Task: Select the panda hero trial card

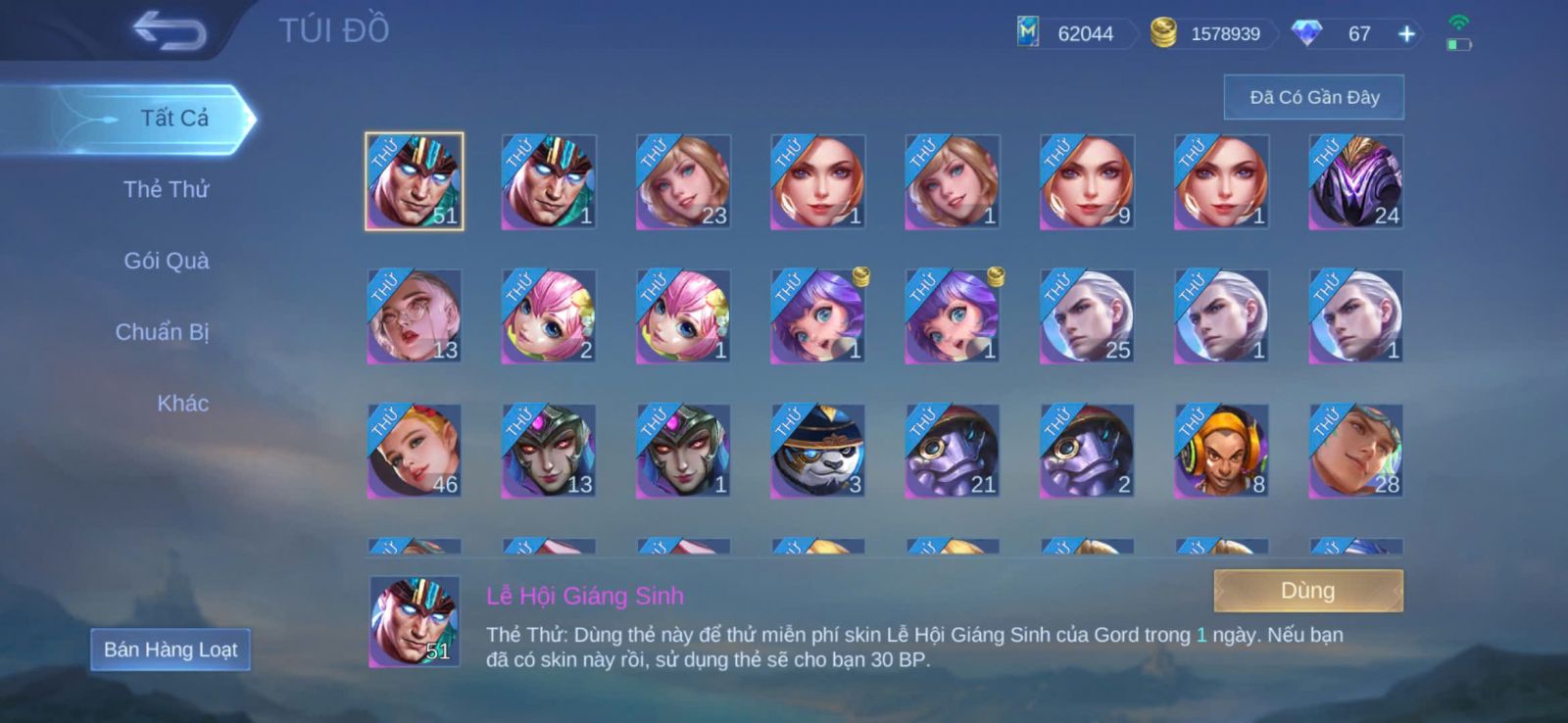Action: tap(817, 451)
